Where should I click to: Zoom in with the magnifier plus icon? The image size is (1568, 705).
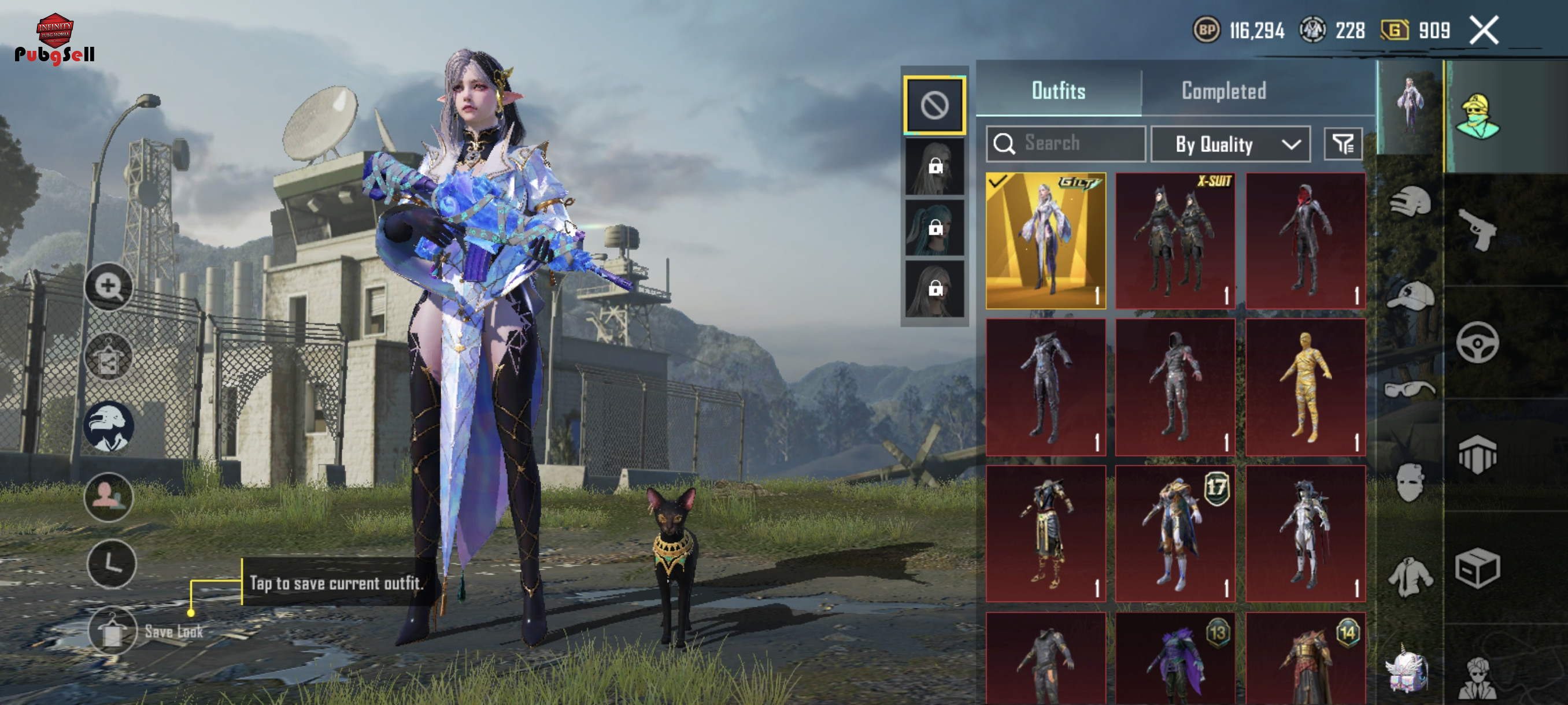108,286
